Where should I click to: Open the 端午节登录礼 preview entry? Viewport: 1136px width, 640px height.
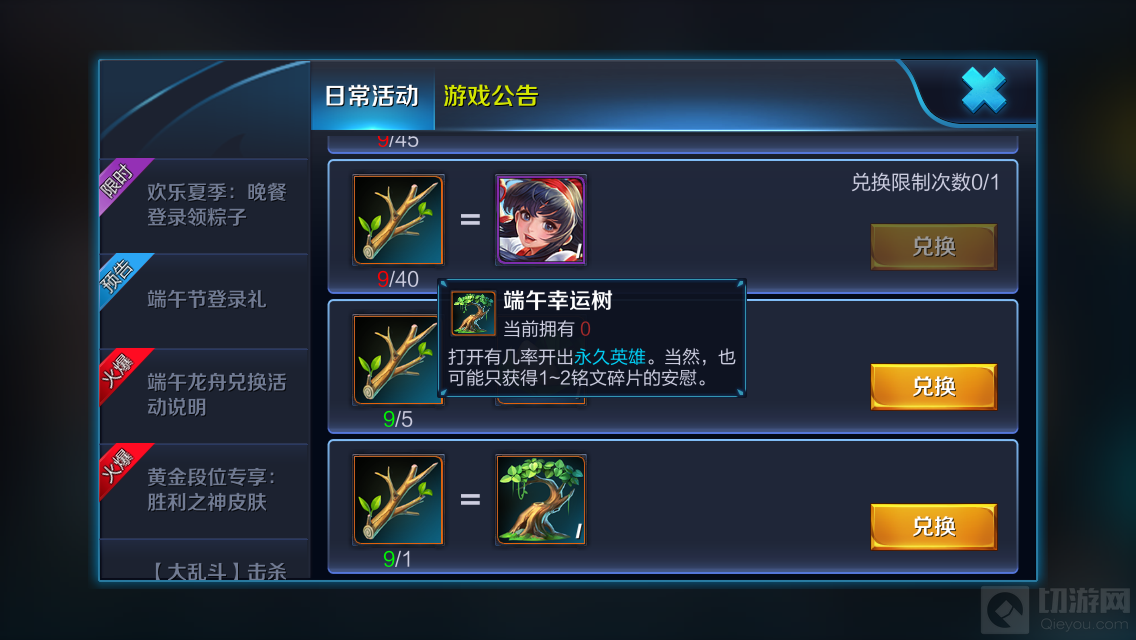coord(205,299)
